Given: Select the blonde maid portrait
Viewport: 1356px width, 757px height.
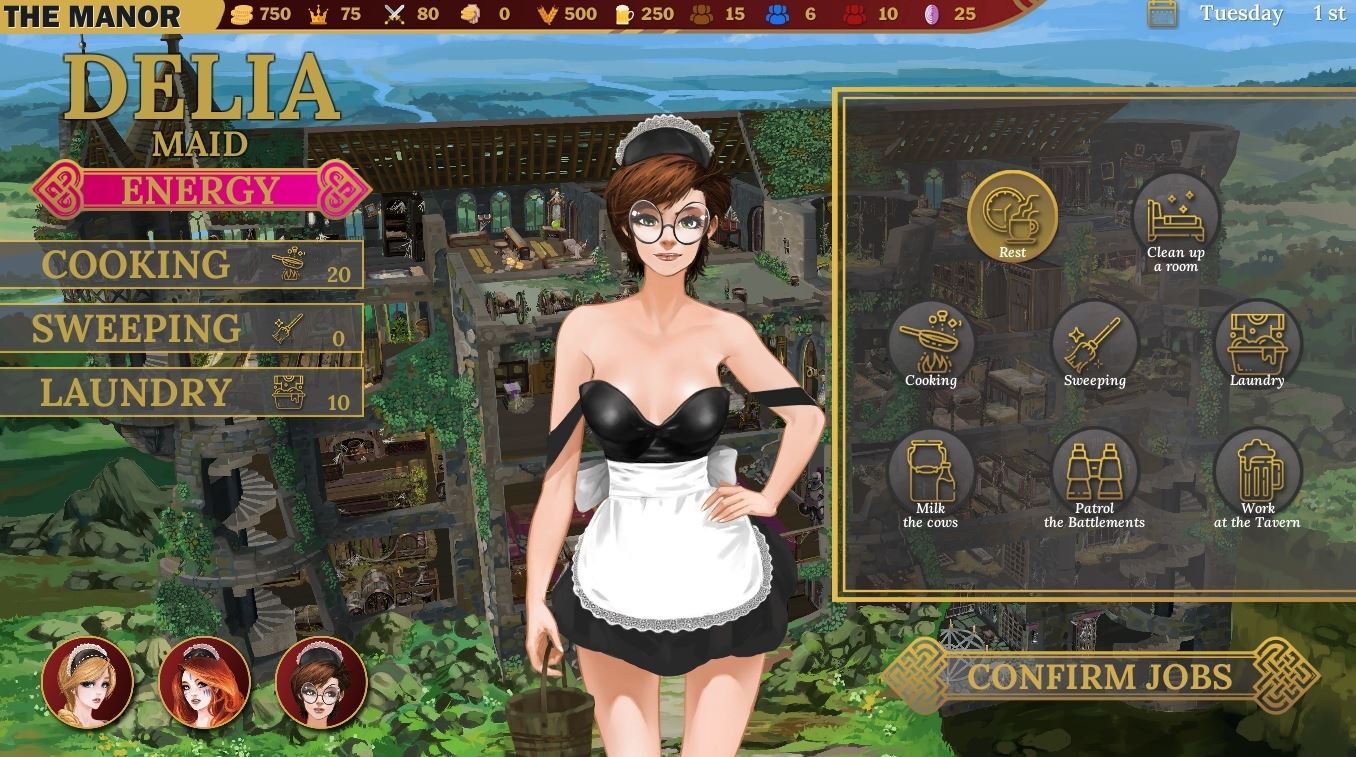Looking at the screenshot, I should click(x=88, y=683).
